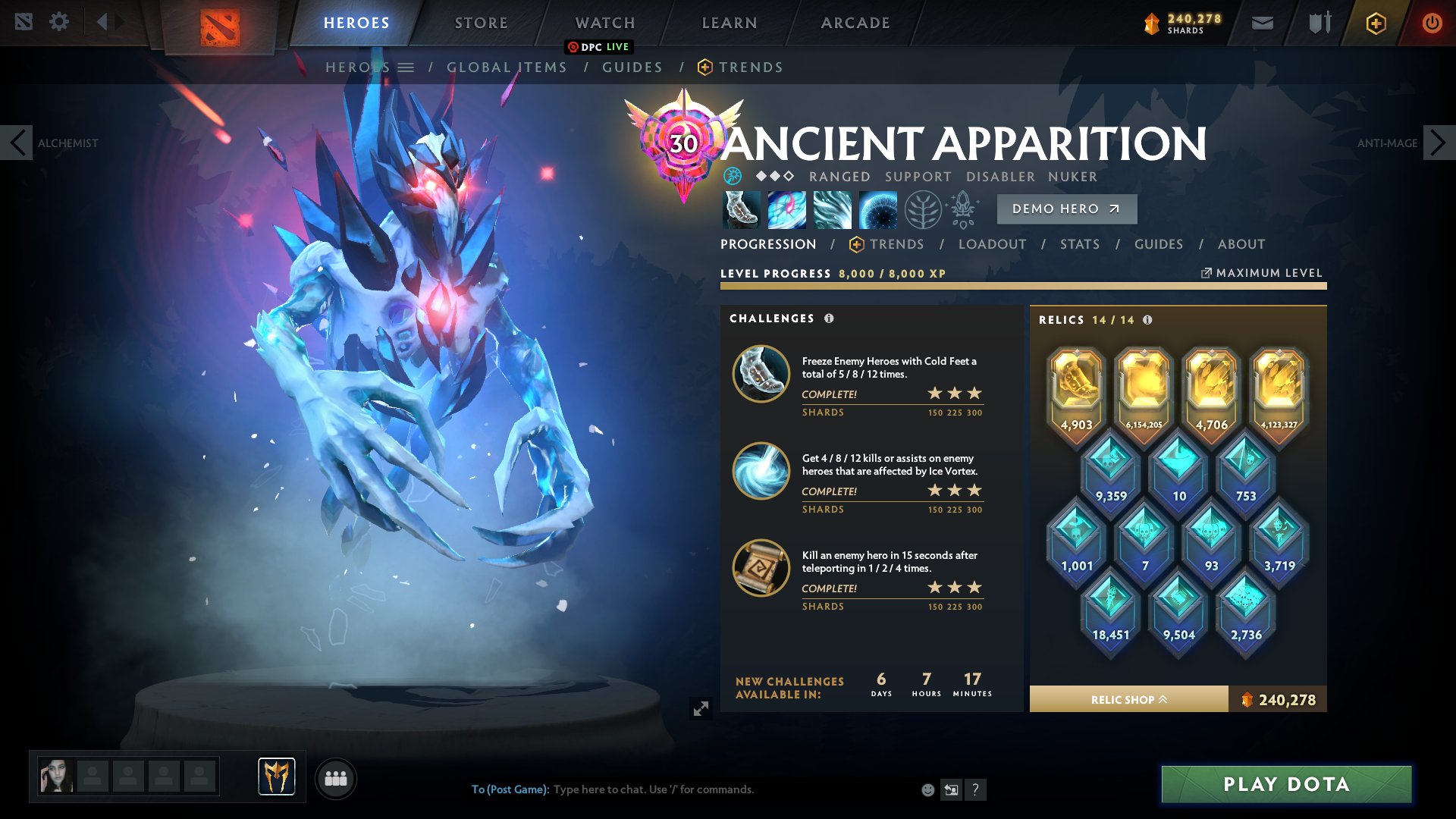This screenshot has width=1456, height=819.
Task: Open the party invite icon near chat
Action: [336, 778]
